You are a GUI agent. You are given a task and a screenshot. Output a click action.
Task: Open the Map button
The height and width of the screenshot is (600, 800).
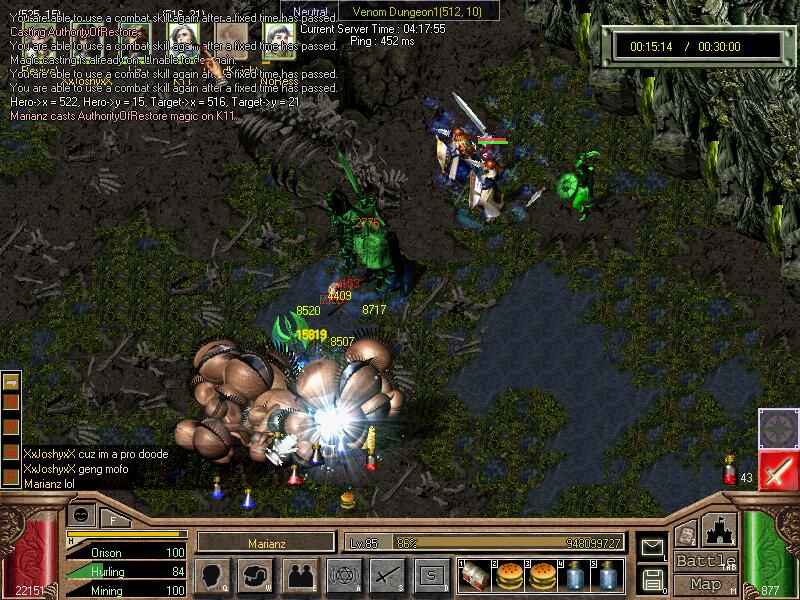click(706, 584)
